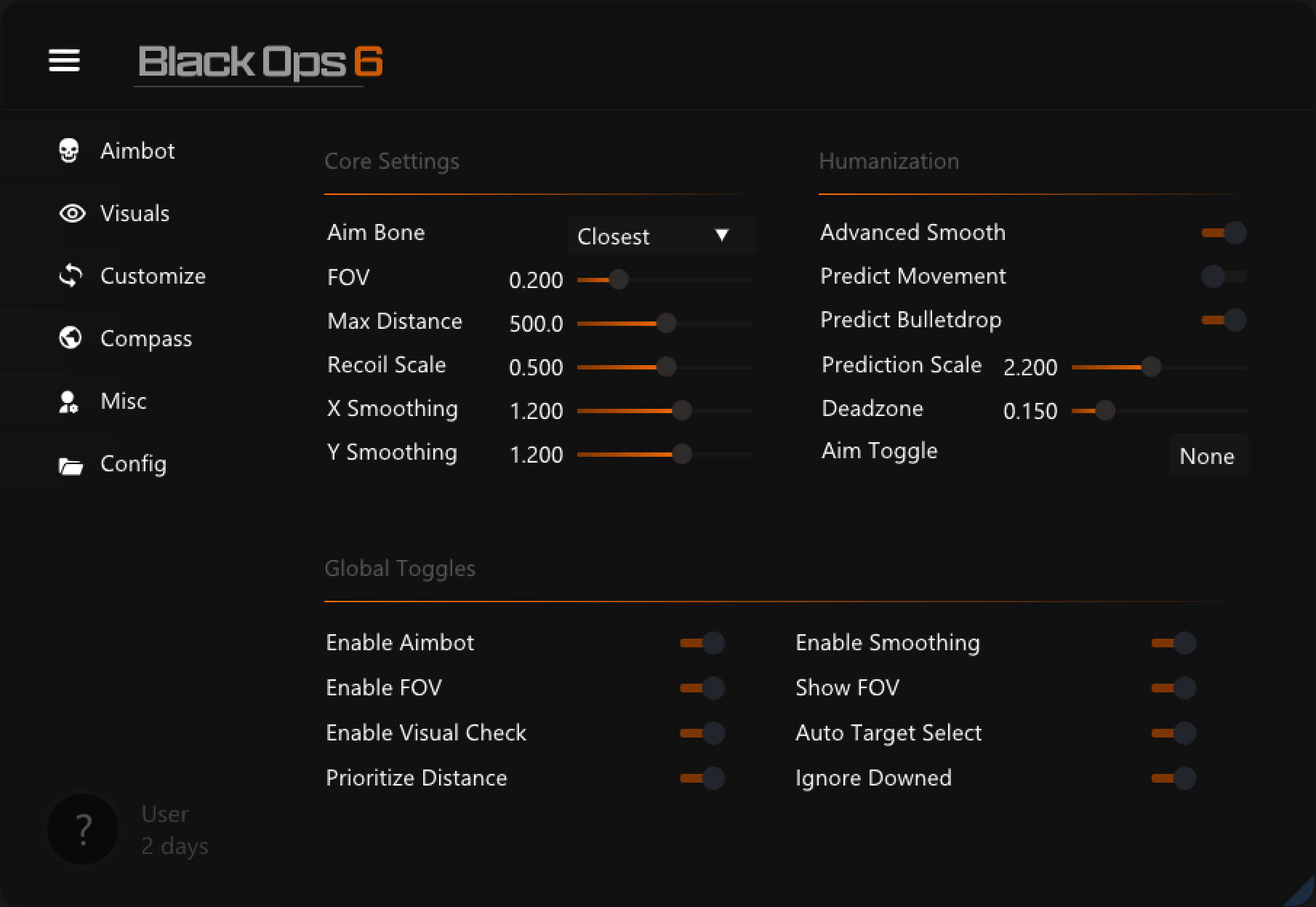This screenshot has height=907, width=1316.
Task: Toggle the Predict Bulletdrop switch
Action: click(x=1224, y=320)
